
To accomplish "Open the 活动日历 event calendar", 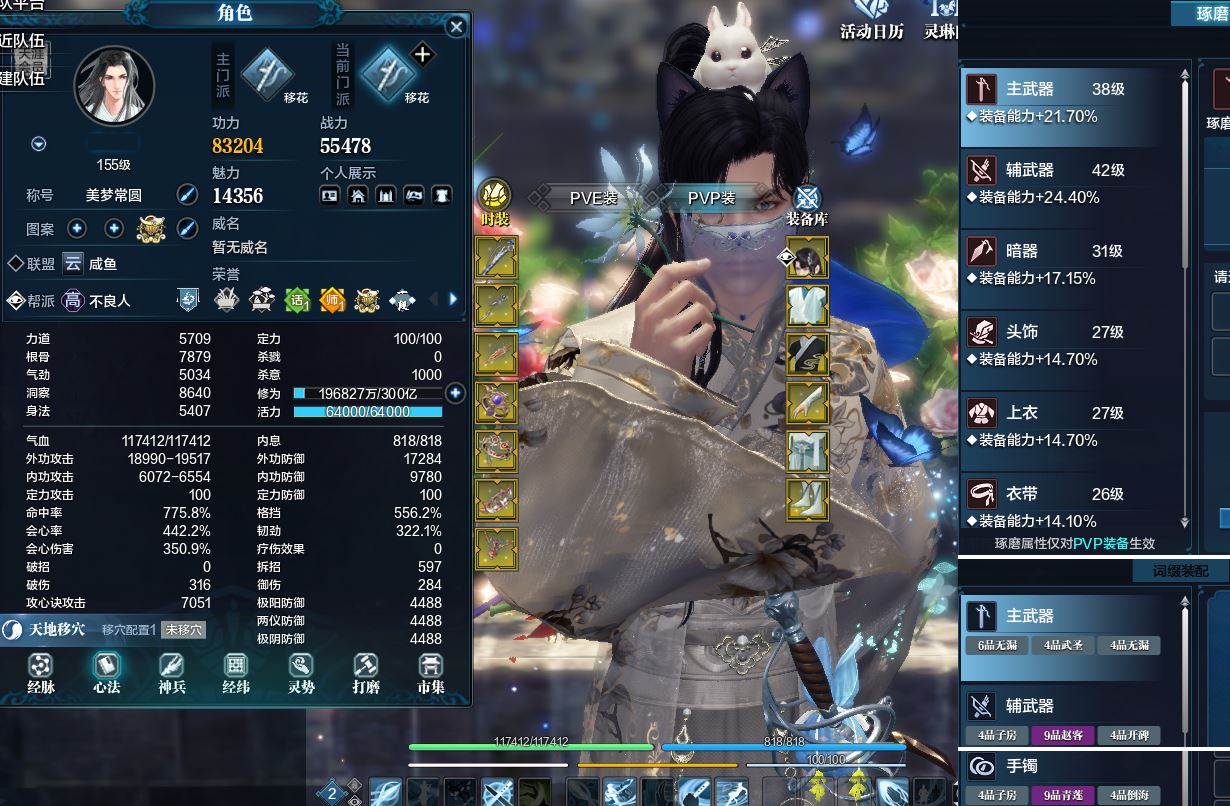I will tap(872, 20).
